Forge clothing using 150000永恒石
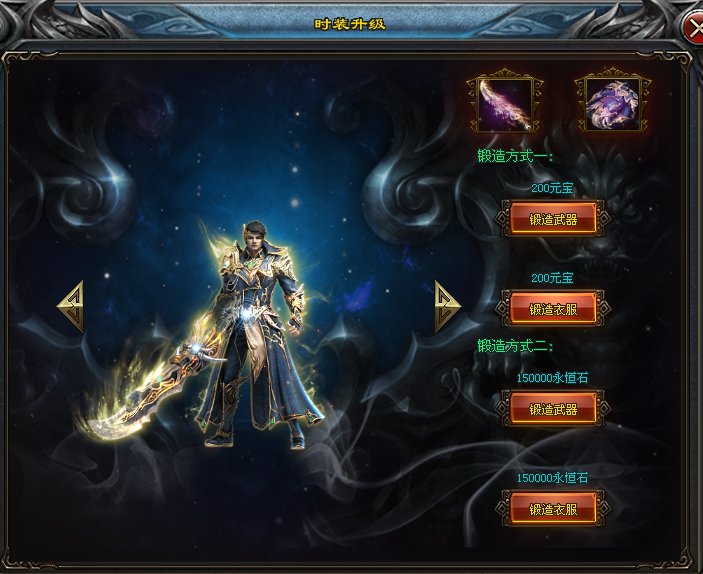Image resolution: width=703 pixels, height=574 pixels. click(x=553, y=509)
